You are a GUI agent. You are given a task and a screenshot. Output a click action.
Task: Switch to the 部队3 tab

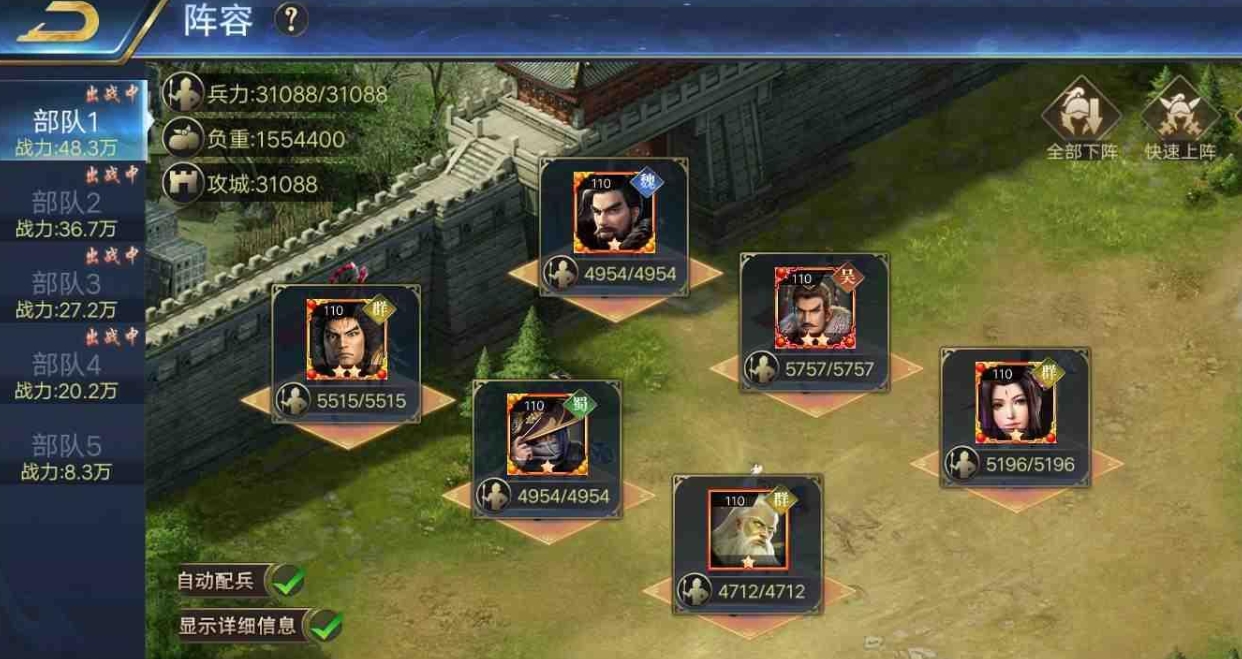coord(68,294)
